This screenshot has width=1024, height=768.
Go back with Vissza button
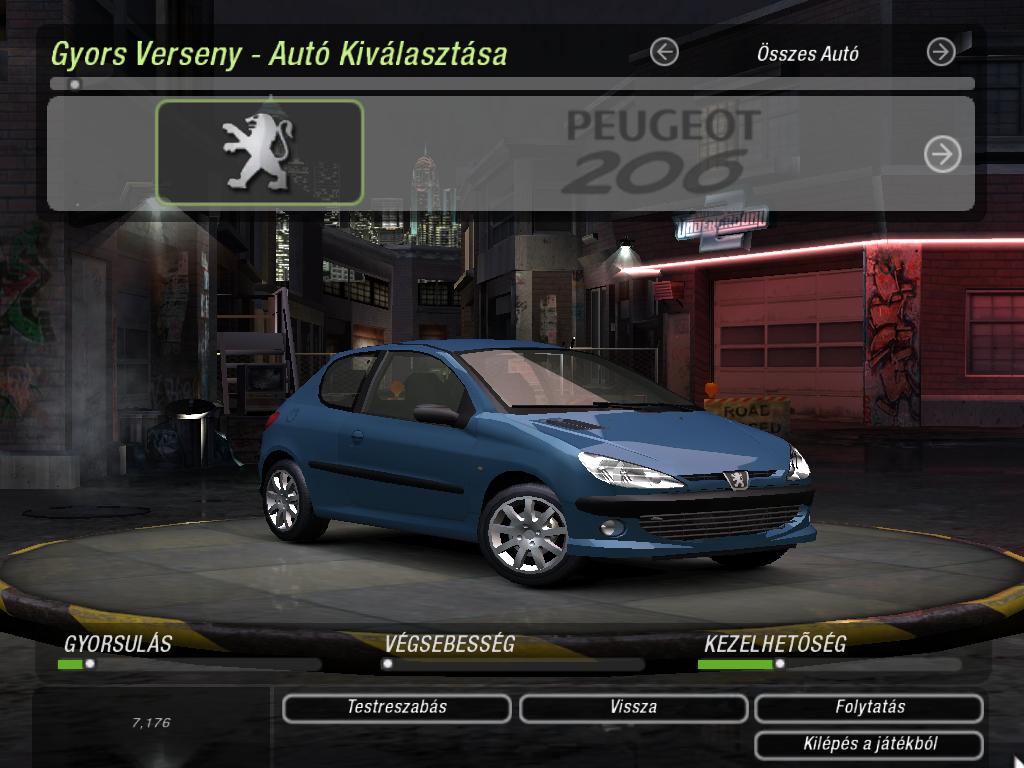click(633, 708)
